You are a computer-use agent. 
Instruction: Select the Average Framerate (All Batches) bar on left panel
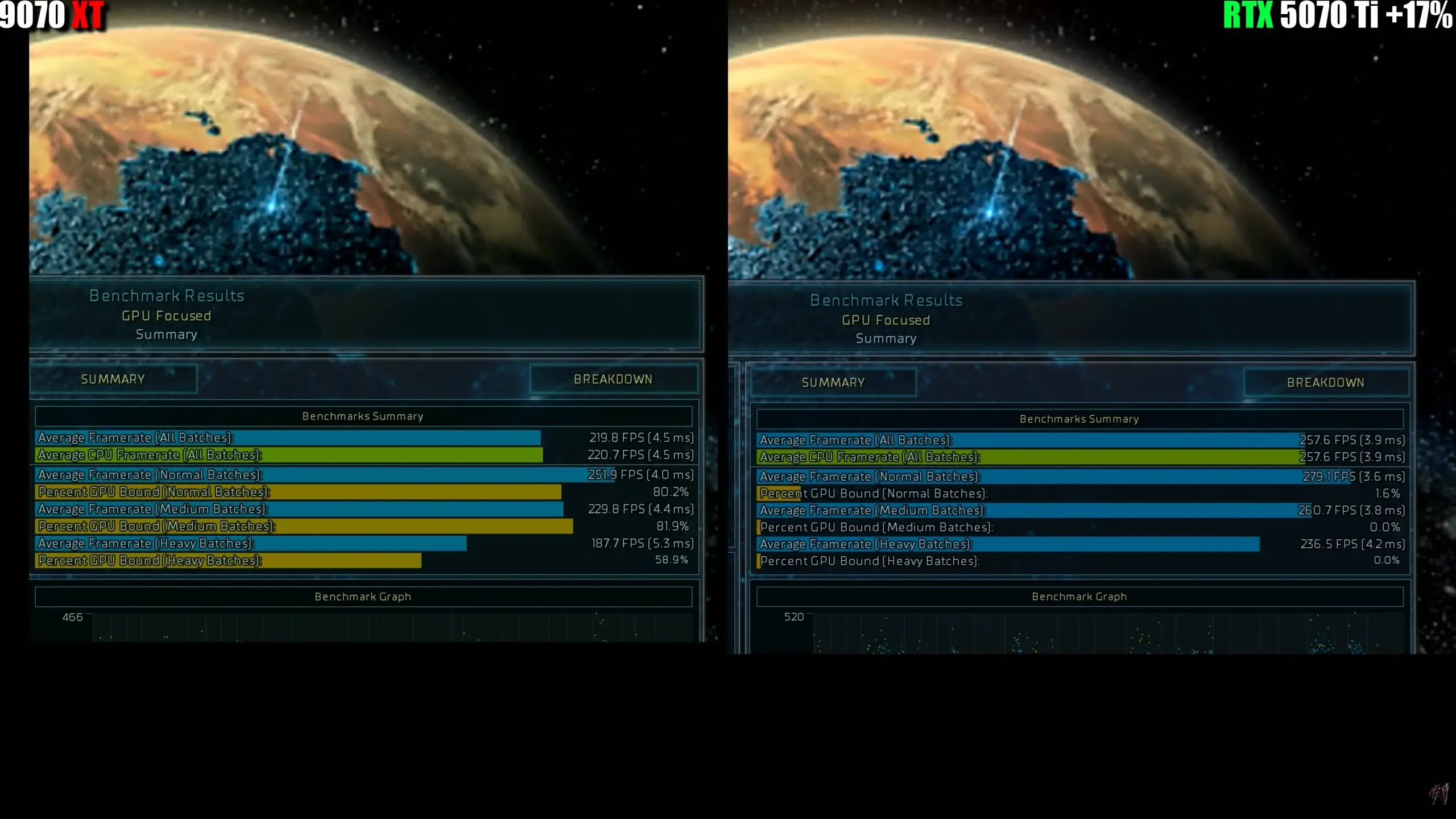[x=284, y=438]
